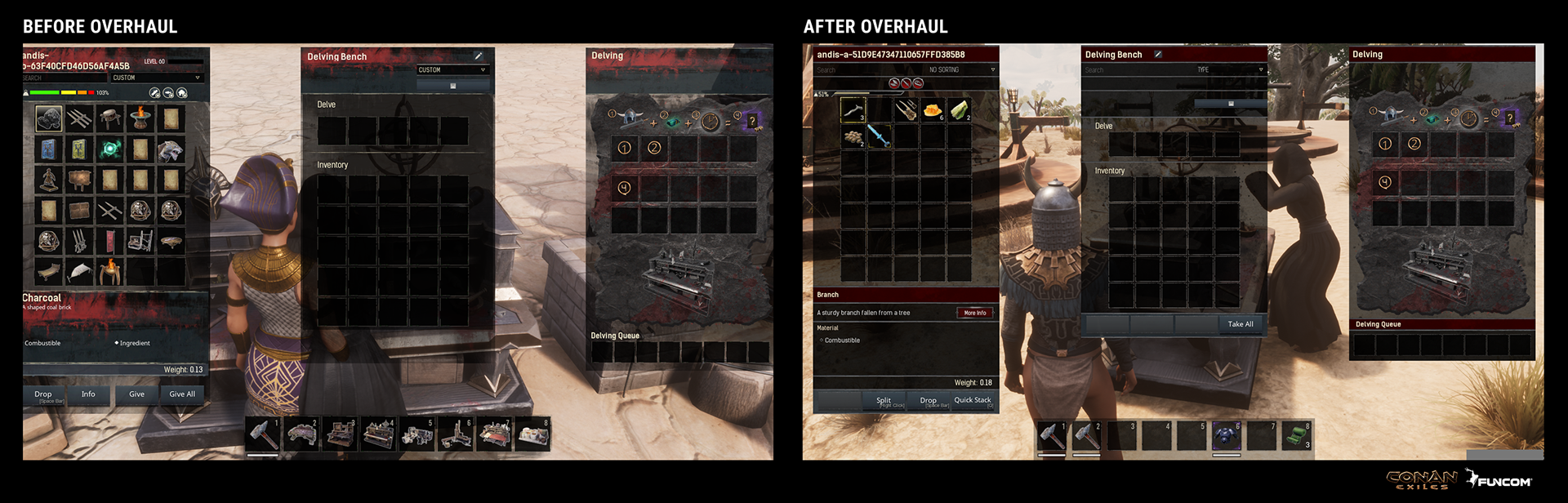Image resolution: width=1568 pixels, height=503 pixels.
Task: Click the pencil rename icon beside TYPE-filter Delving Bench
Action: tap(1157, 55)
